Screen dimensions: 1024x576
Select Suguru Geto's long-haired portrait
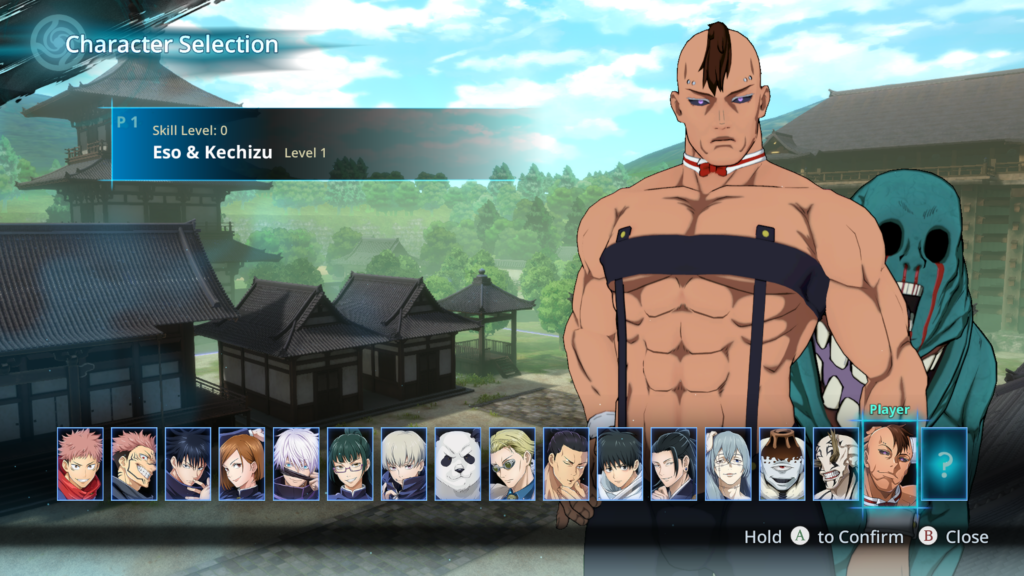point(675,464)
